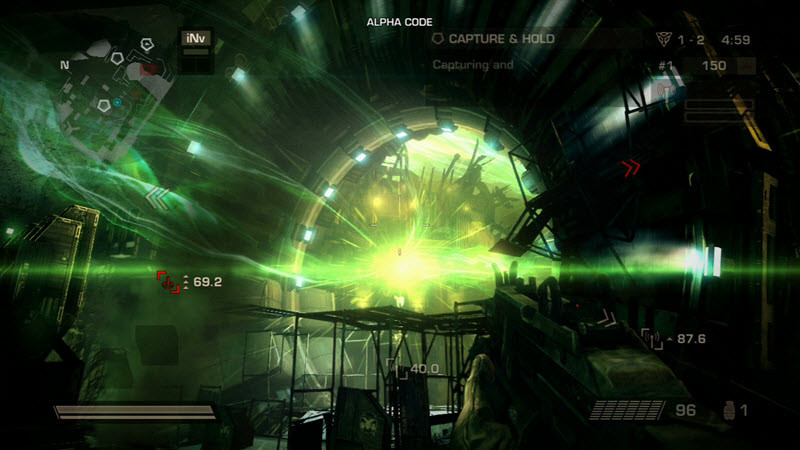The width and height of the screenshot is (800, 450).
Task: Click the triangular faction emblem beside the score
Action: pos(662,40)
